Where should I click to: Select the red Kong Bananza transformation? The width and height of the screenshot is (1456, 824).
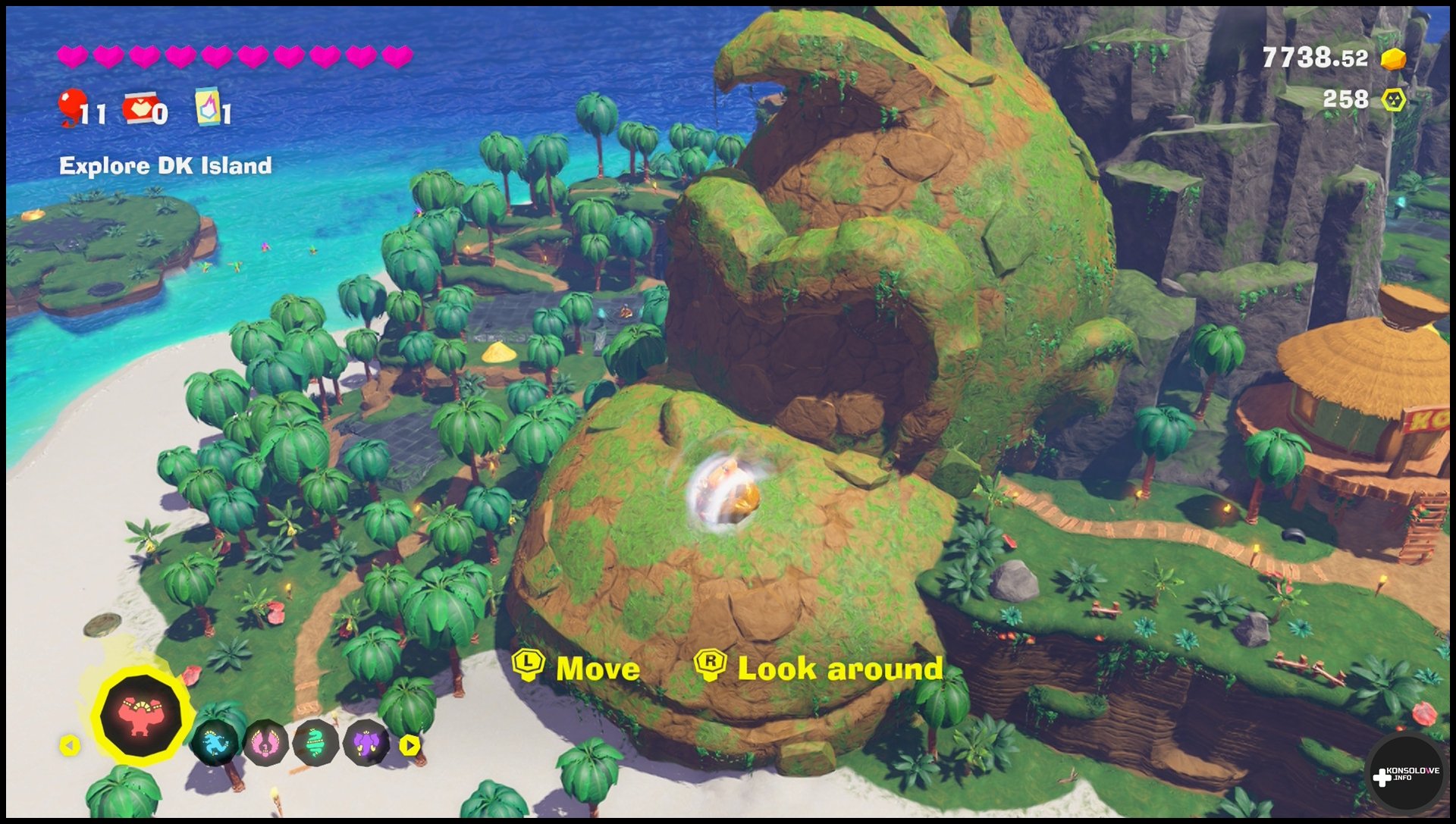pyautogui.click(x=140, y=716)
